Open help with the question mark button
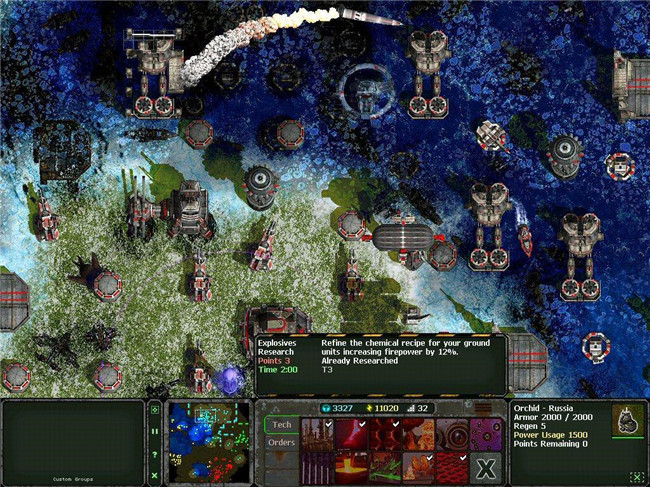 click(x=155, y=453)
